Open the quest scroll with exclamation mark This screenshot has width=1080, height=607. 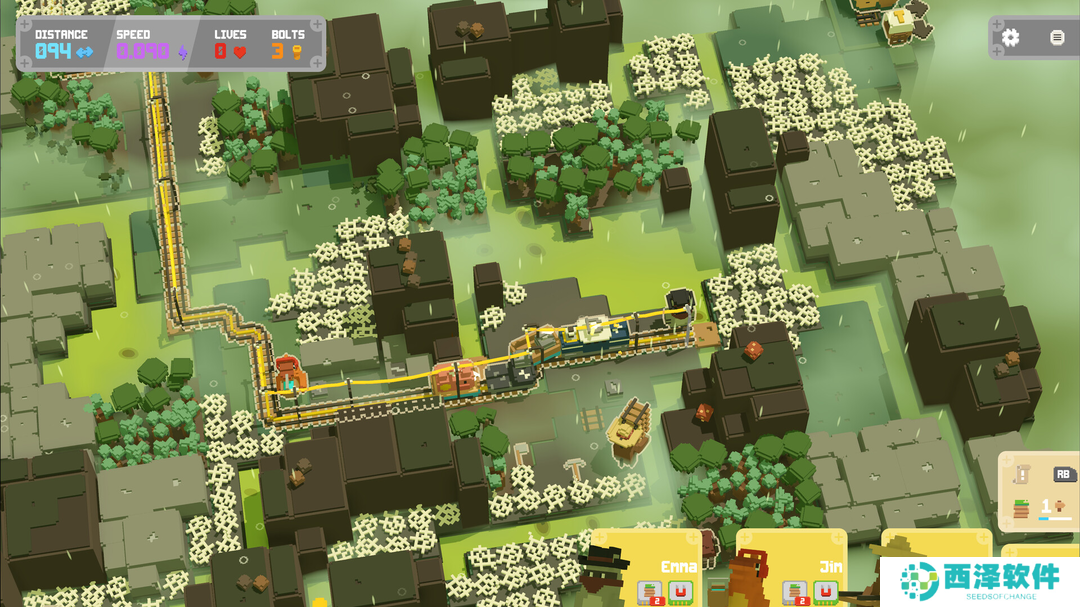[x=1023, y=475]
